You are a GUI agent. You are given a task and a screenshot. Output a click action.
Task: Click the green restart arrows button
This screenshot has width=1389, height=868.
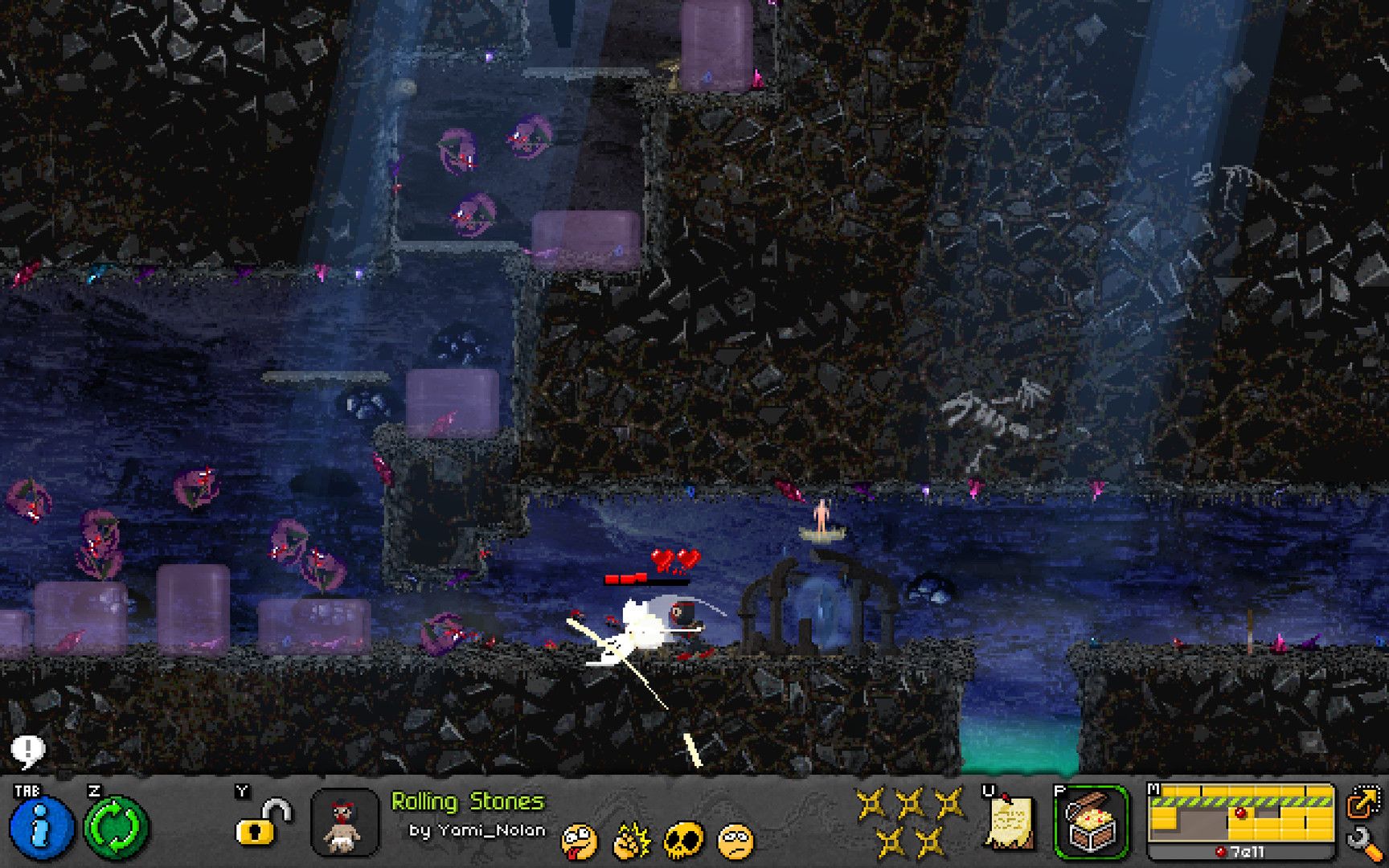tap(117, 827)
